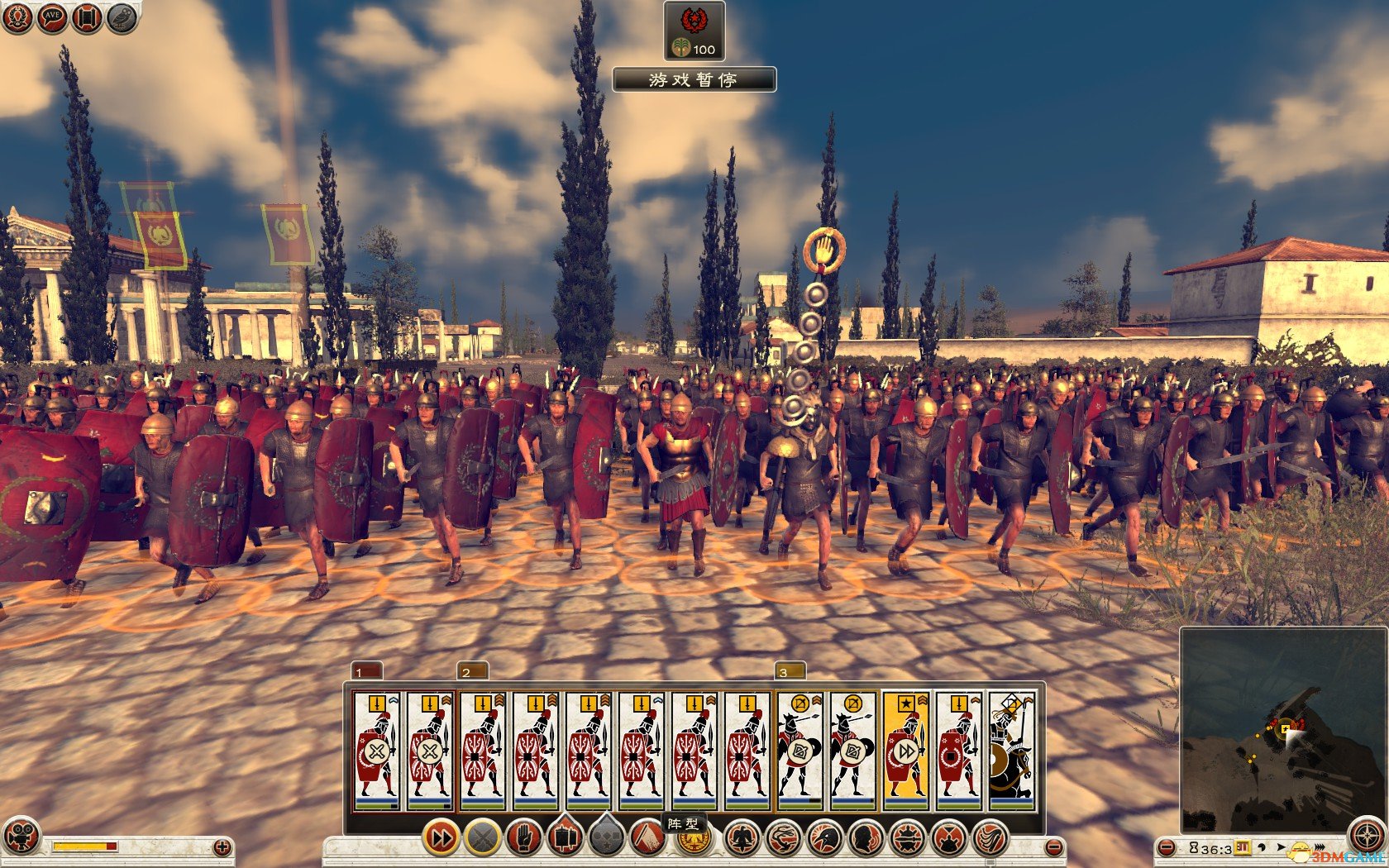Click the compass button beside the minimap
1389x868 pixels.
coord(1367,836)
